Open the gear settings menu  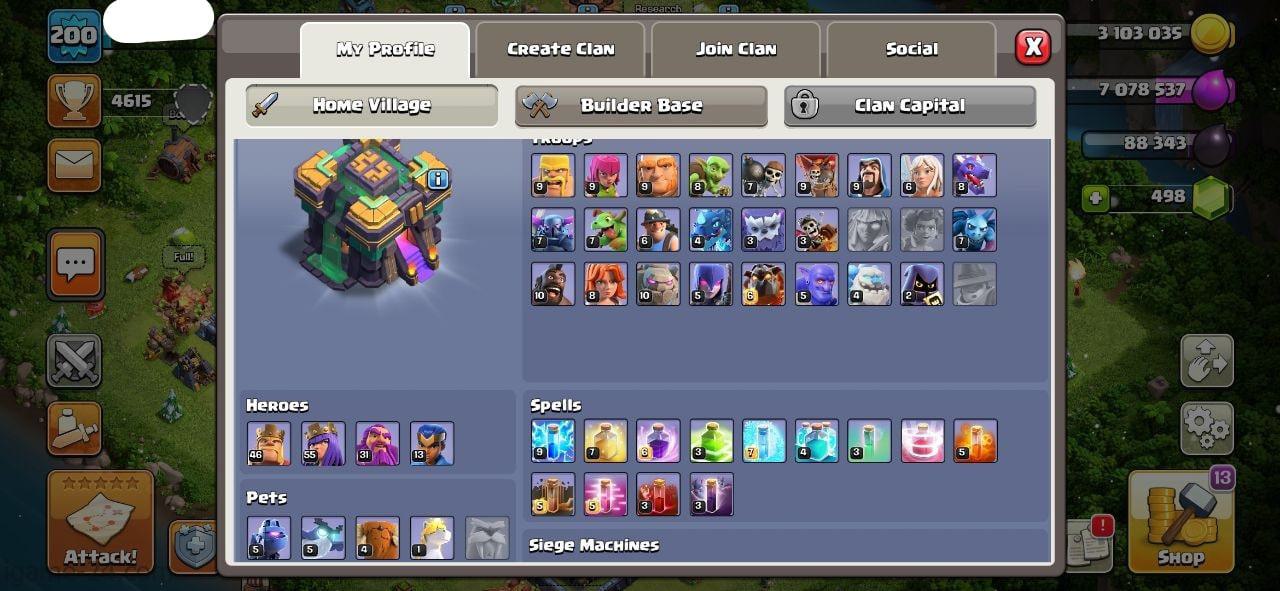tap(1206, 429)
